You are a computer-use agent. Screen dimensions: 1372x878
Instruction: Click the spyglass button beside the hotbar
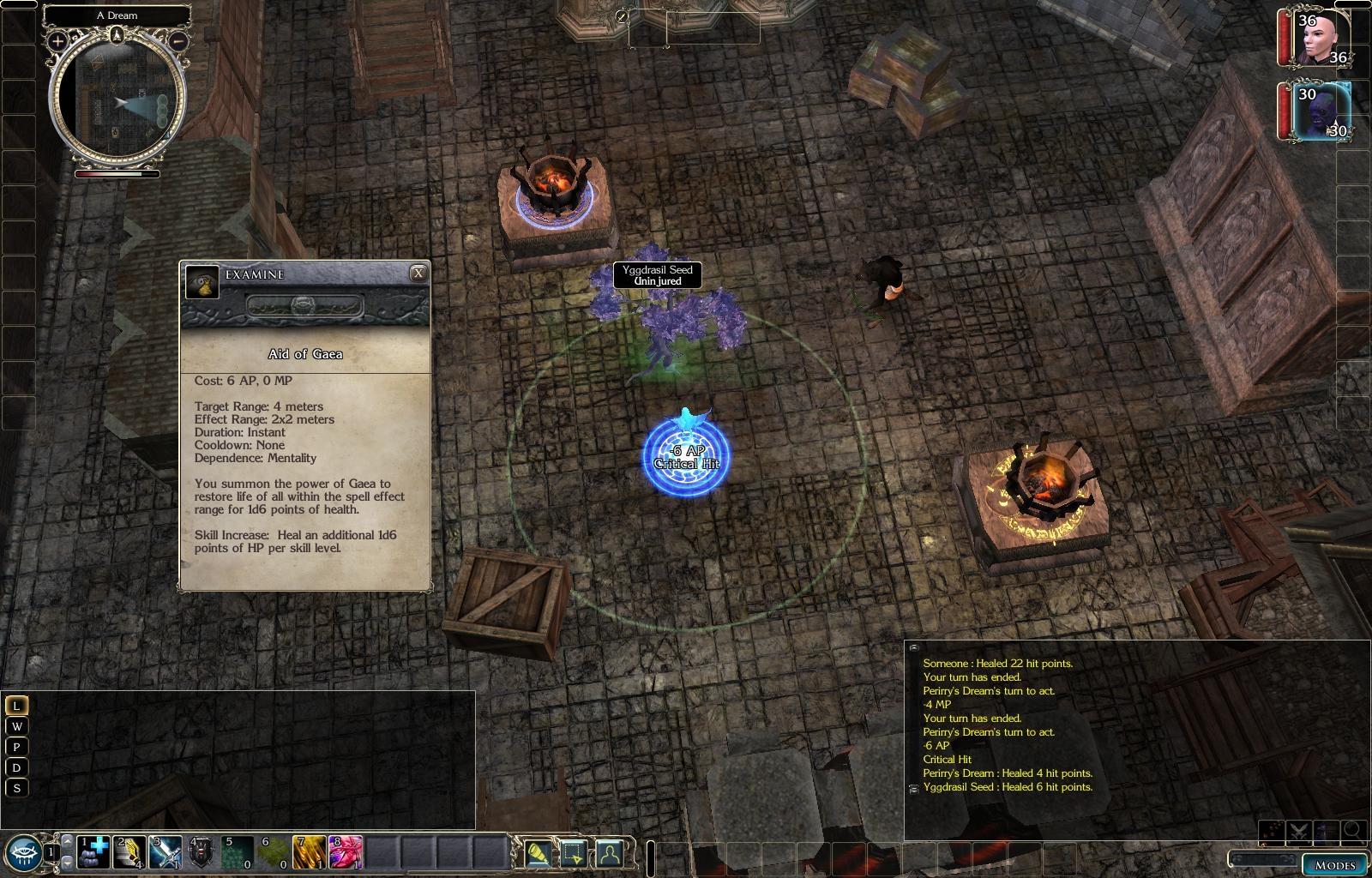click(539, 852)
